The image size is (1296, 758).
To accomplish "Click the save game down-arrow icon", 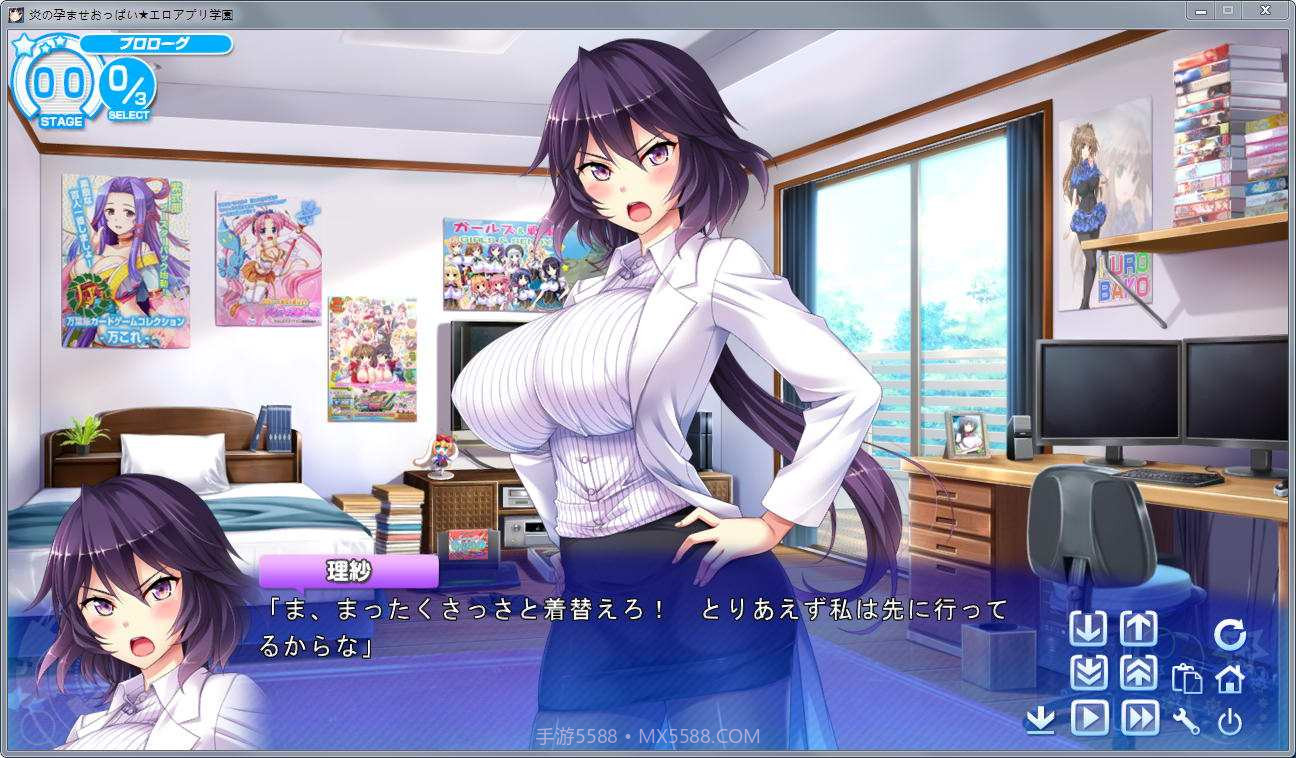I will [1090, 629].
